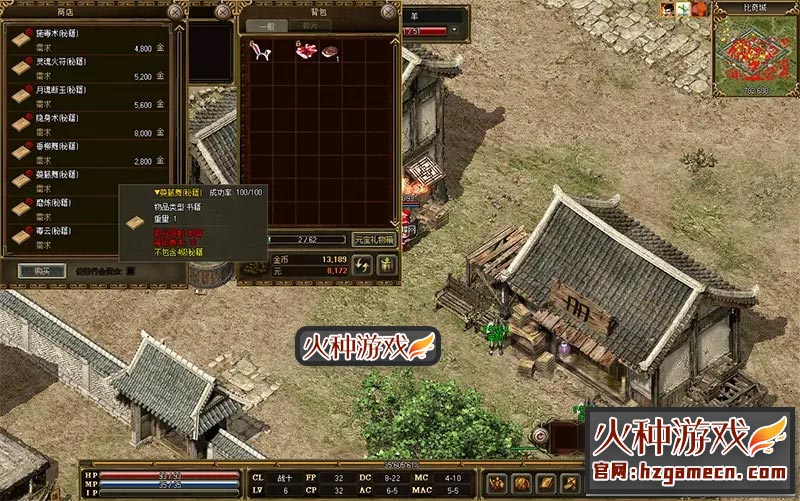800x501 pixels.
Task: Switch to the second backpack tab
Action: click(x=309, y=26)
